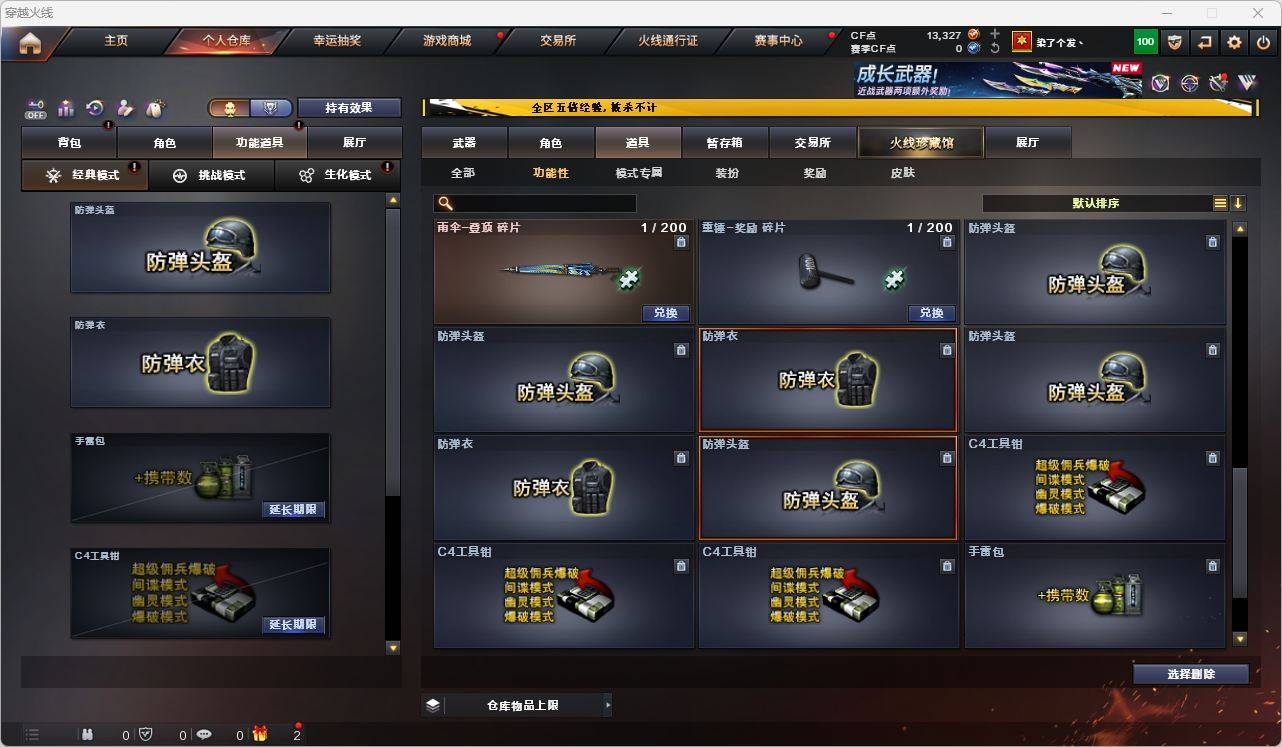Open the clan shield icon in bottom bar
The height and width of the screenshot is (747, 1282).
(x=146, y=734)
